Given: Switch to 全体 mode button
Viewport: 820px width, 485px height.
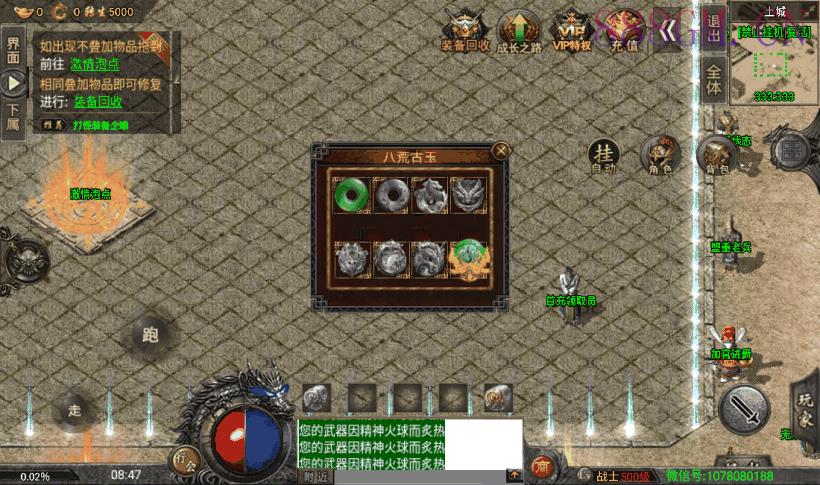Looking at the screenshot, I should pyautogui.click(x=713, y=79).
